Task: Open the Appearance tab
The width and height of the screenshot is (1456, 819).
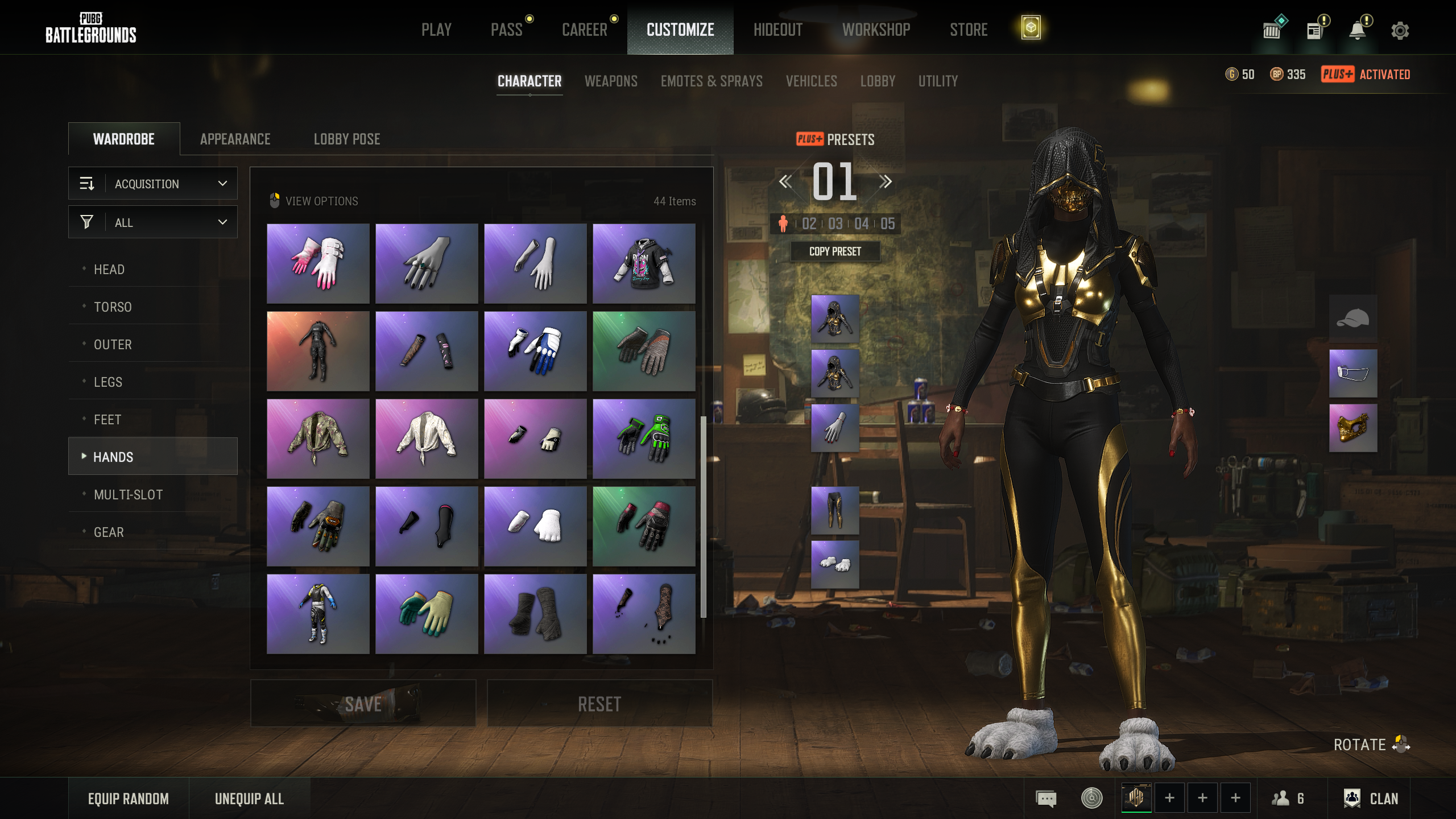Action: coord(235,139)
